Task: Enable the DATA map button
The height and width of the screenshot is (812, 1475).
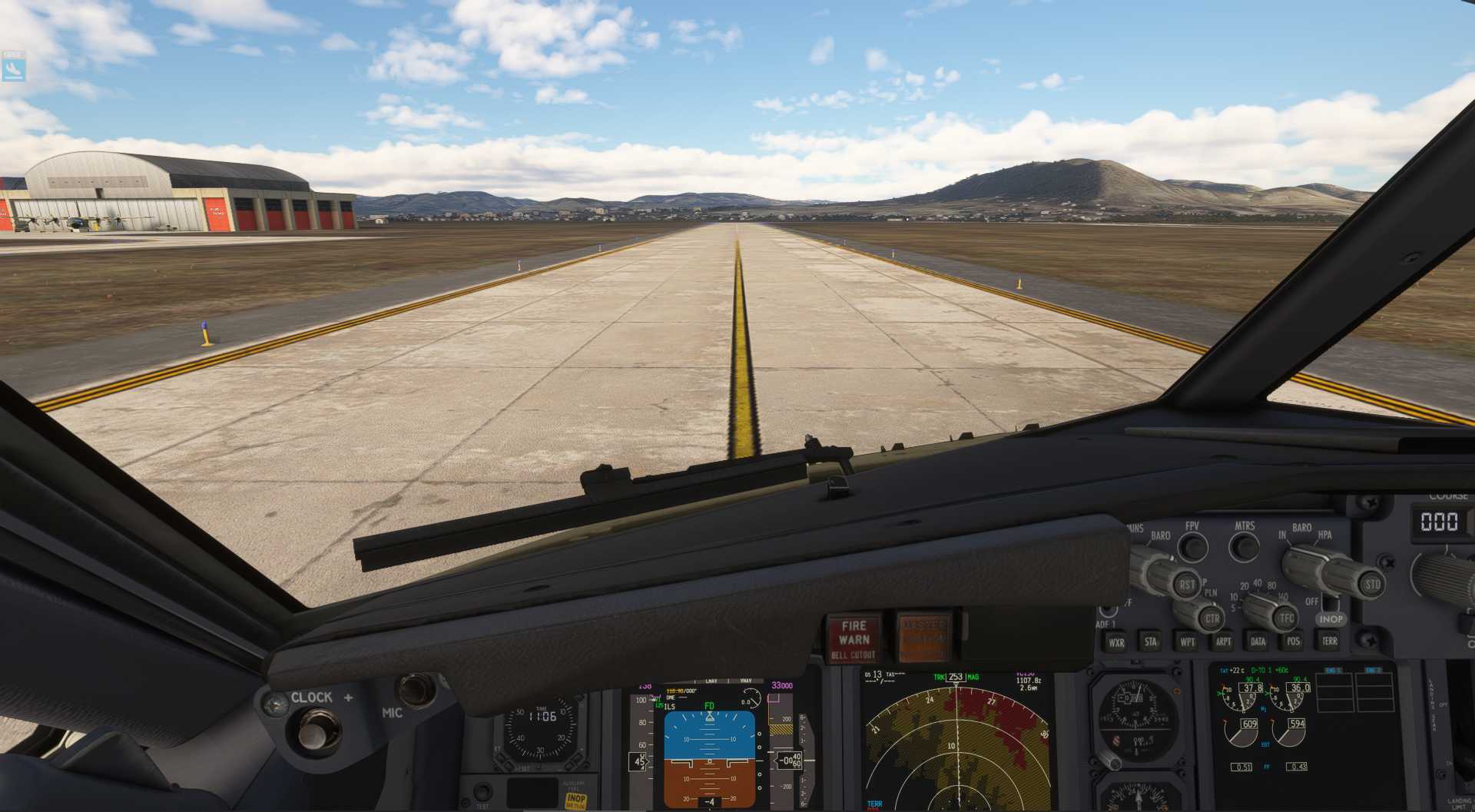Action: pyautogui.click(x=1258, y=641)
